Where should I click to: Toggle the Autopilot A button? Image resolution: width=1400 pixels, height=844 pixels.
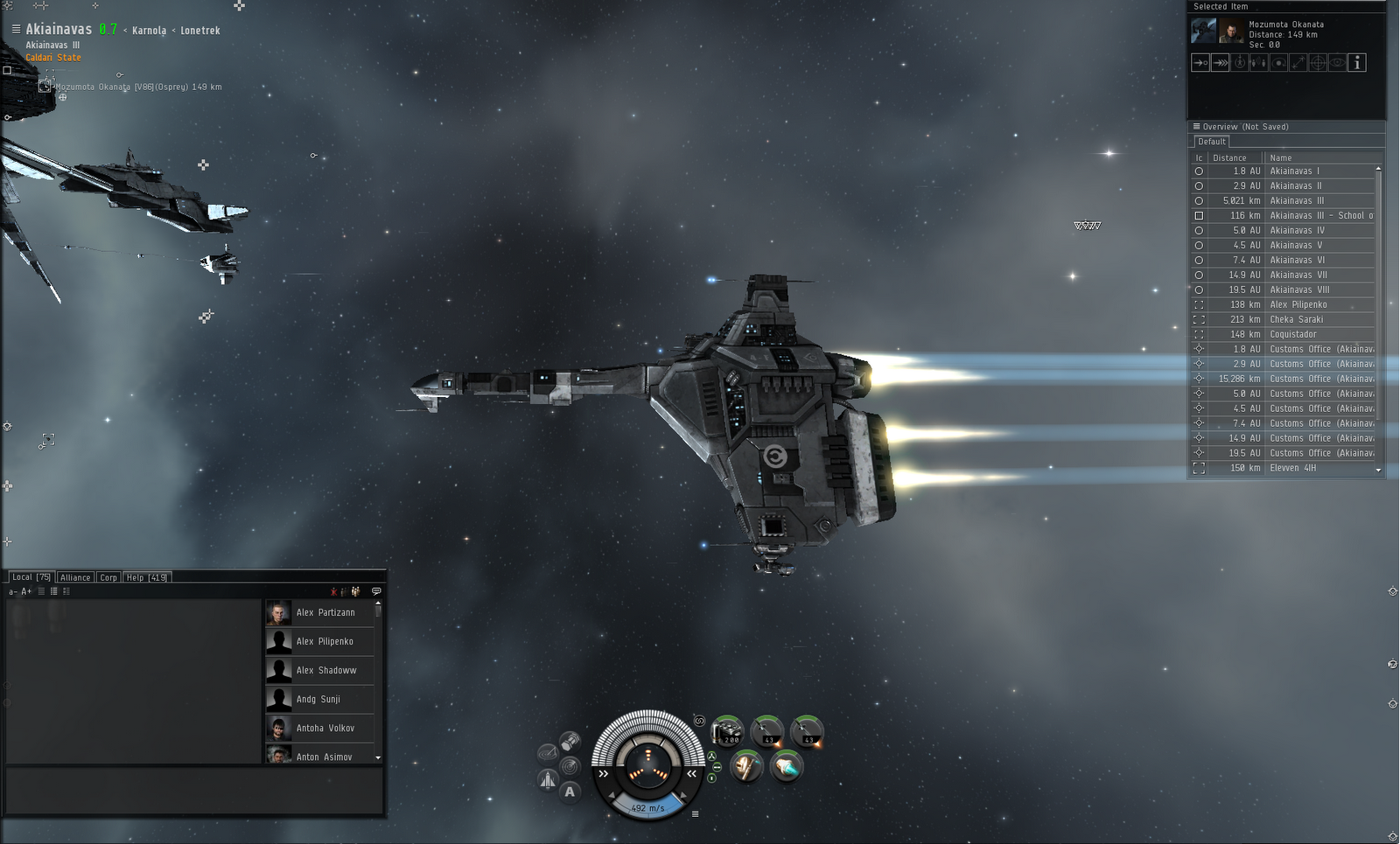coord(569,792)
